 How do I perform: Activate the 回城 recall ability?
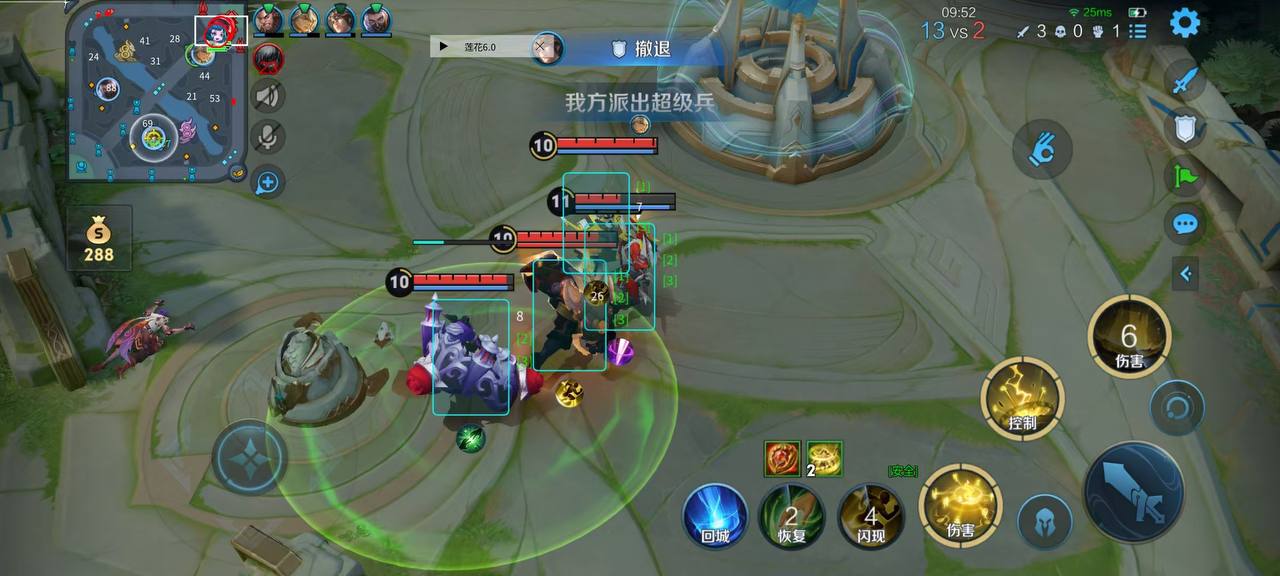pyautogui.click(x=715, y=516)
